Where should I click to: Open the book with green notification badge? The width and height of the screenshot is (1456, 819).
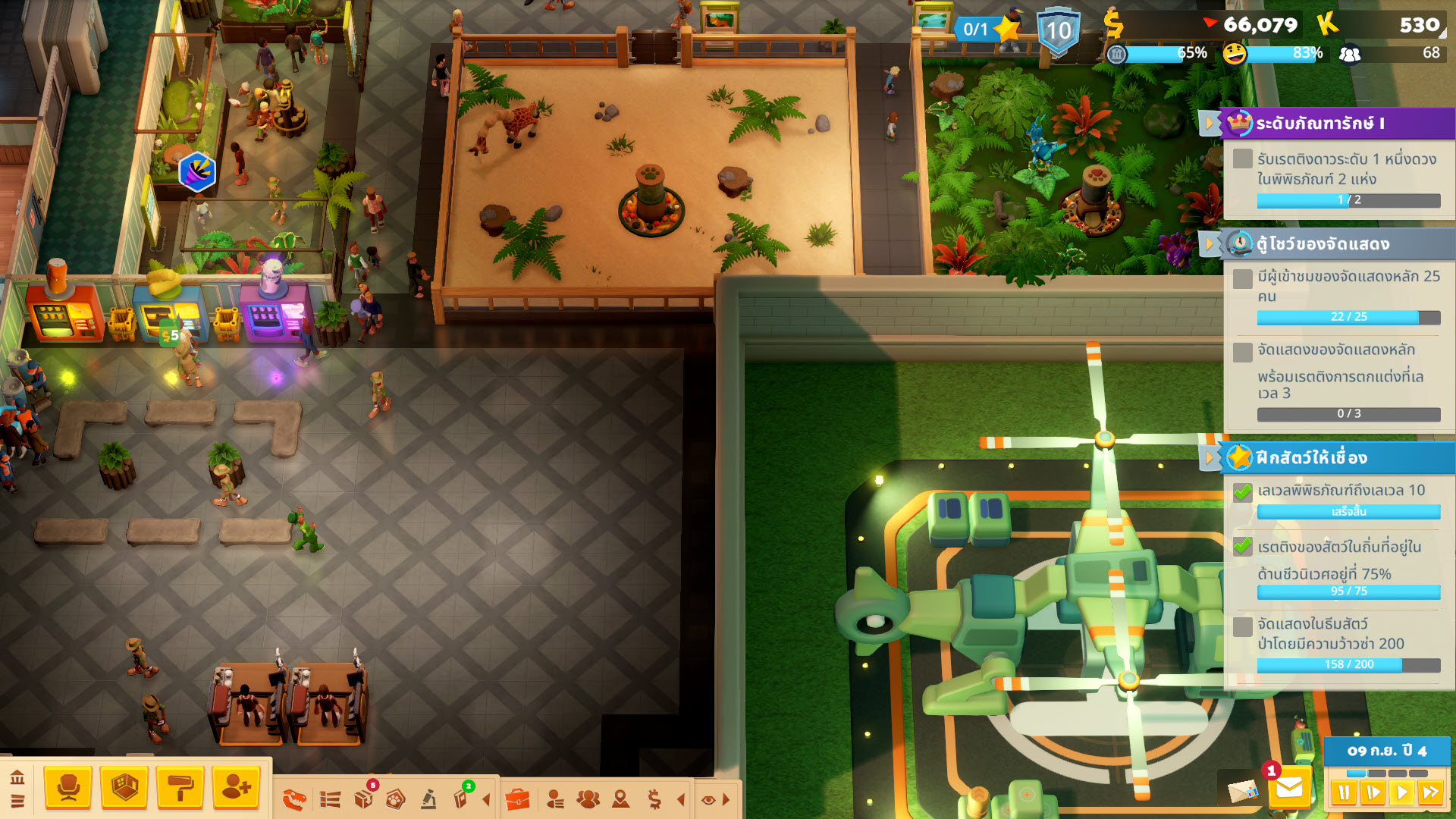pos(461,799)
